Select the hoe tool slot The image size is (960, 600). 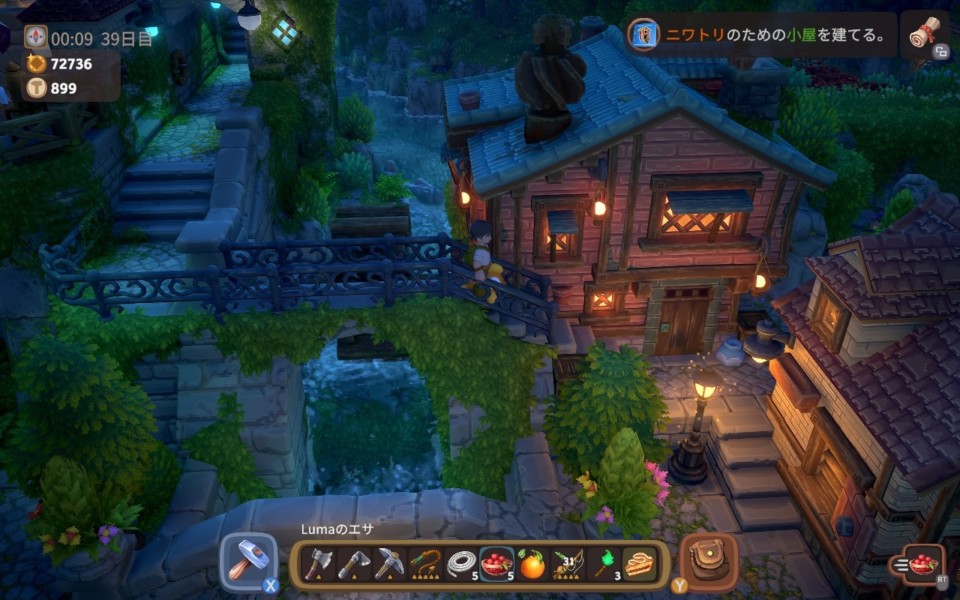(353, 565)
